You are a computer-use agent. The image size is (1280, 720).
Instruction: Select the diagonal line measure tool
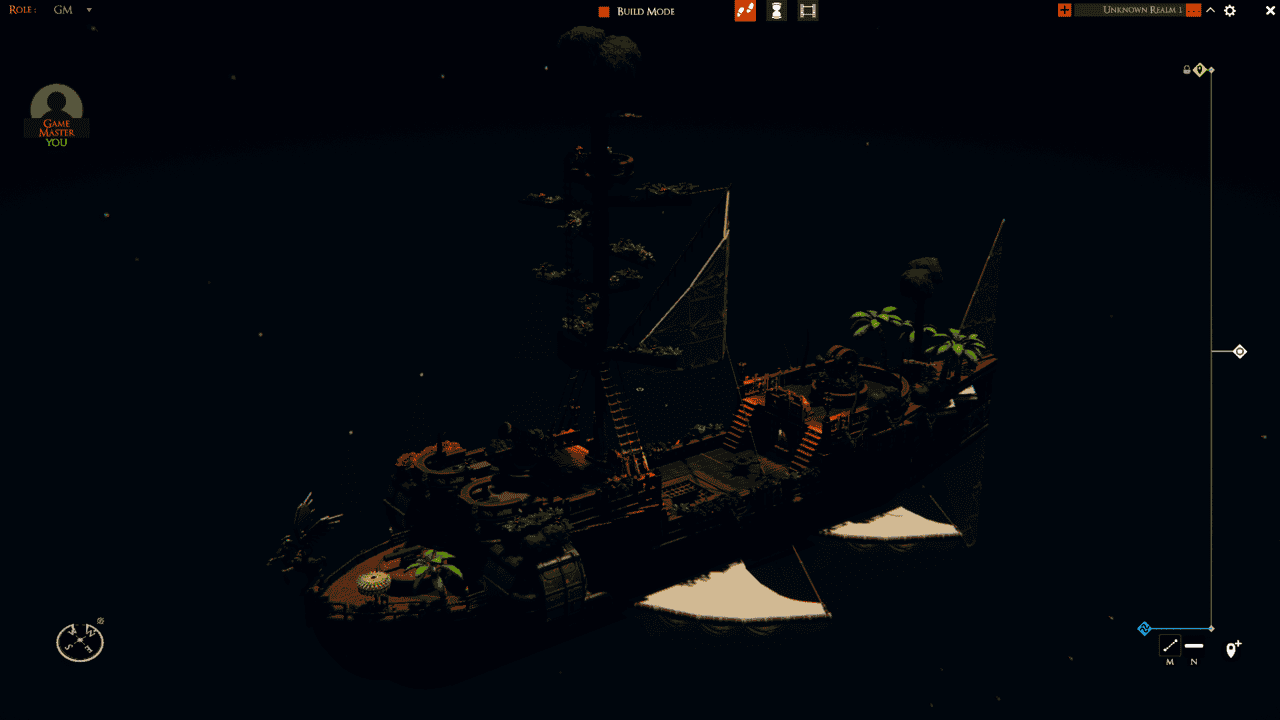1170,646
